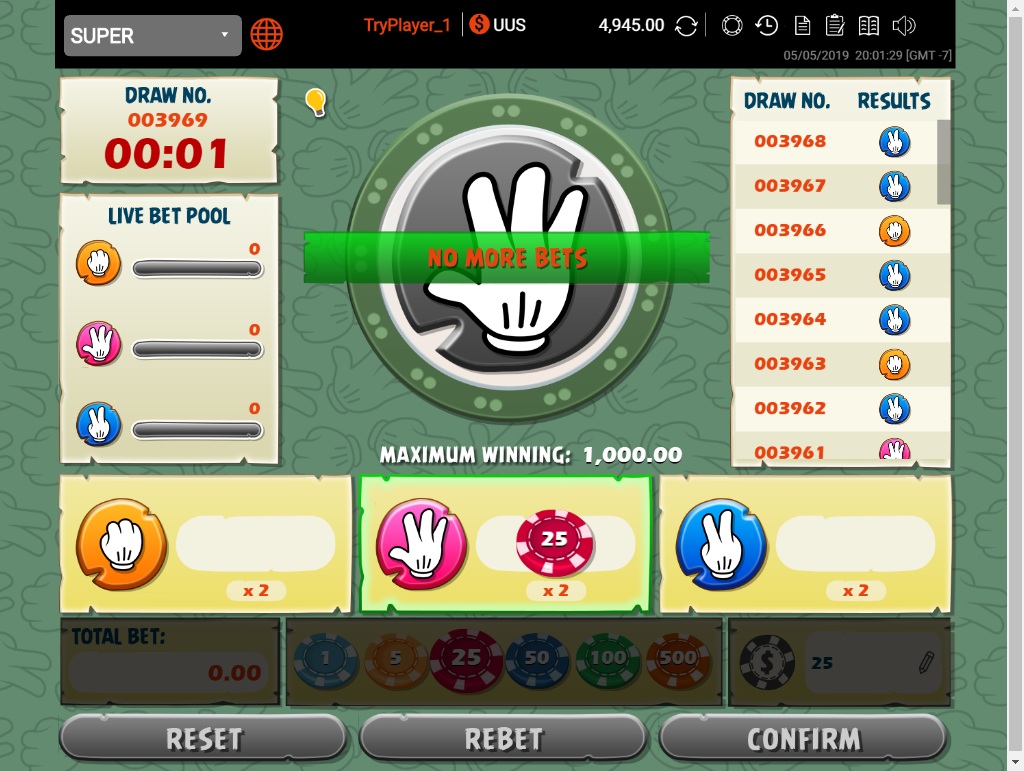Toggle sound with the speaker icon
The width and height of the screenshot is (1024, 771).
904,26
